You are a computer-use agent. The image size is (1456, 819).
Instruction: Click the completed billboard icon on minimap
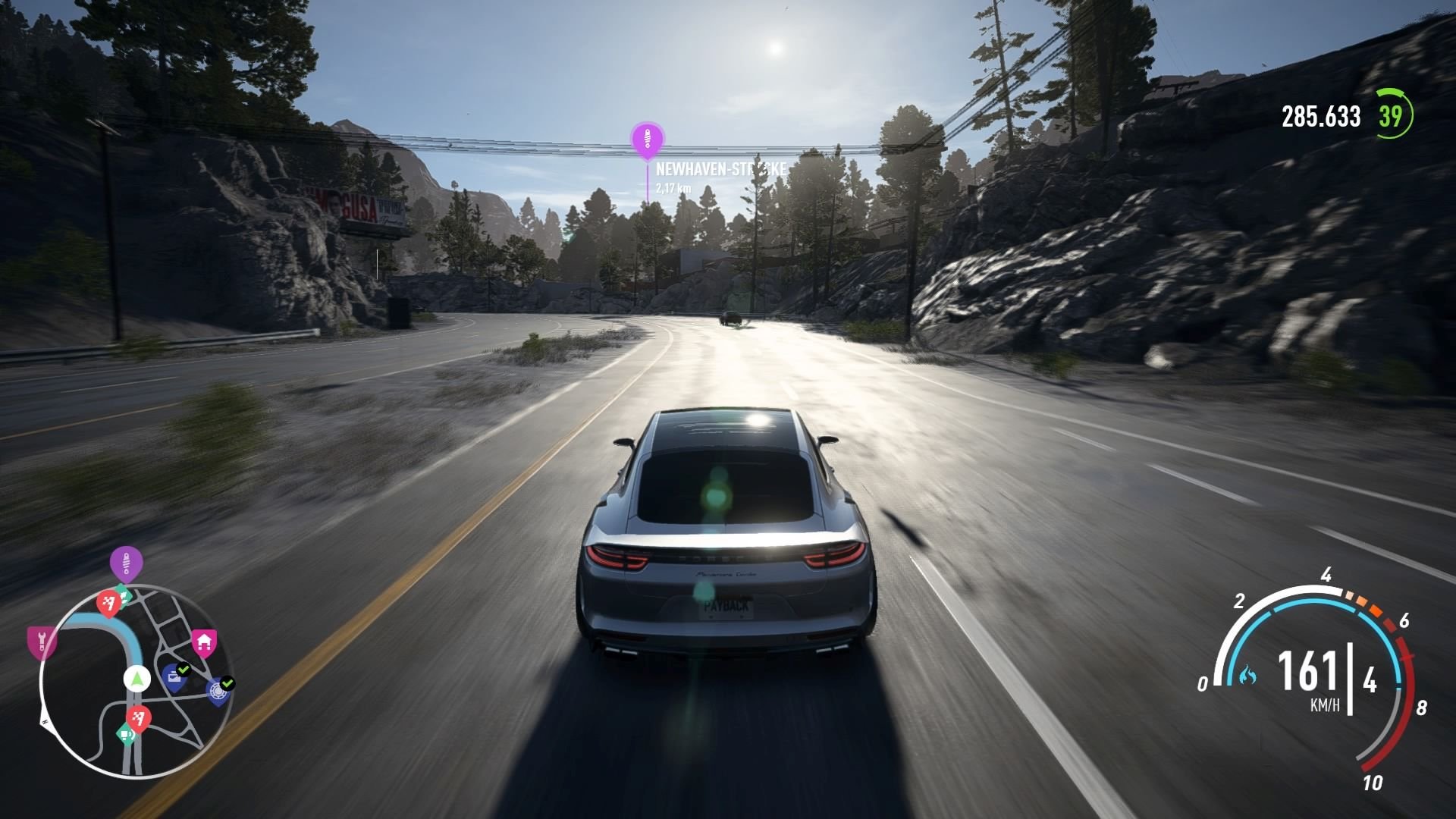click(173, 678)
